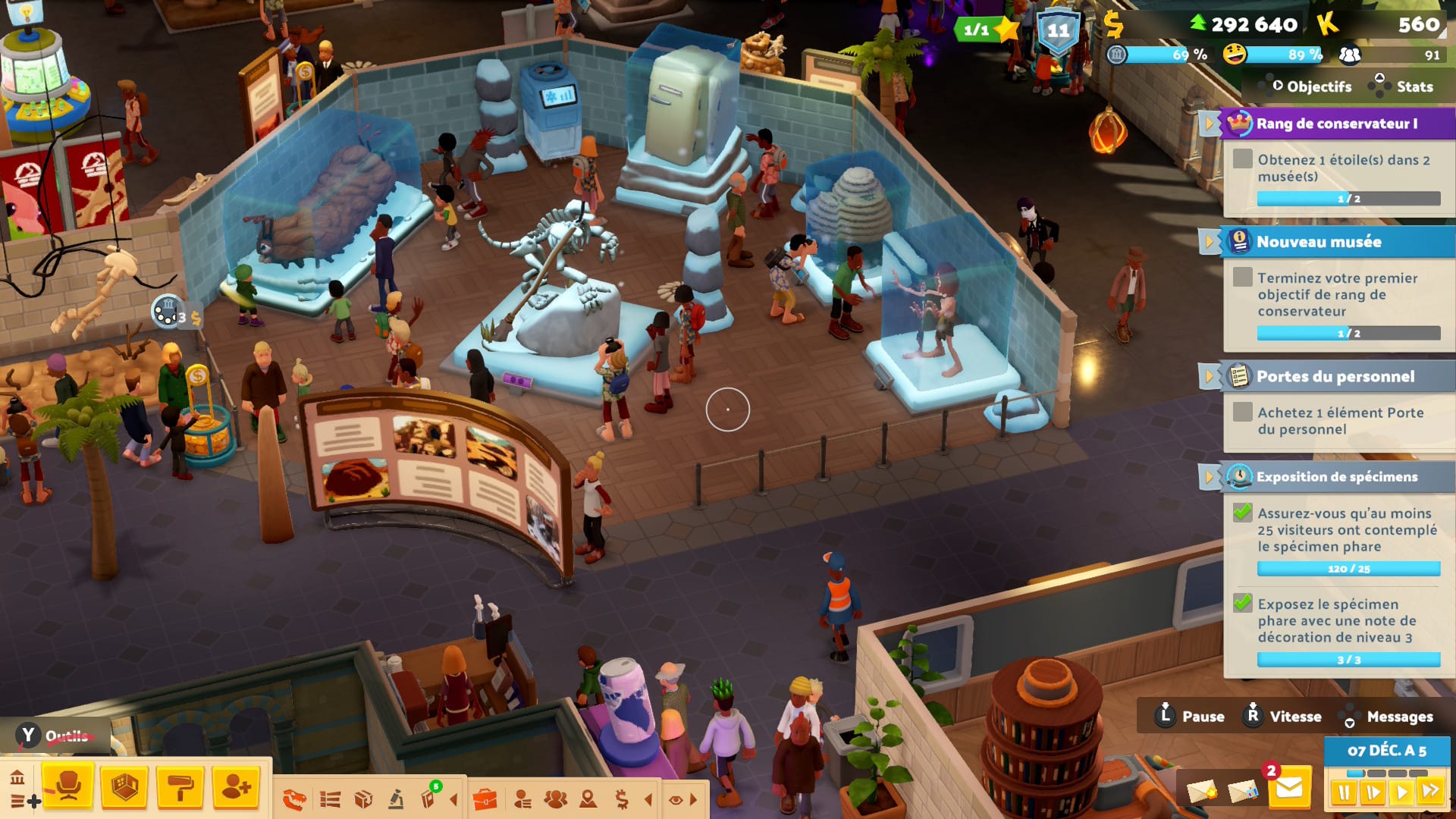This screenshot has height=819, width=1456.
Task: Collapse the Rang de conservateur I objective
Action: [x=1208, y=124]
